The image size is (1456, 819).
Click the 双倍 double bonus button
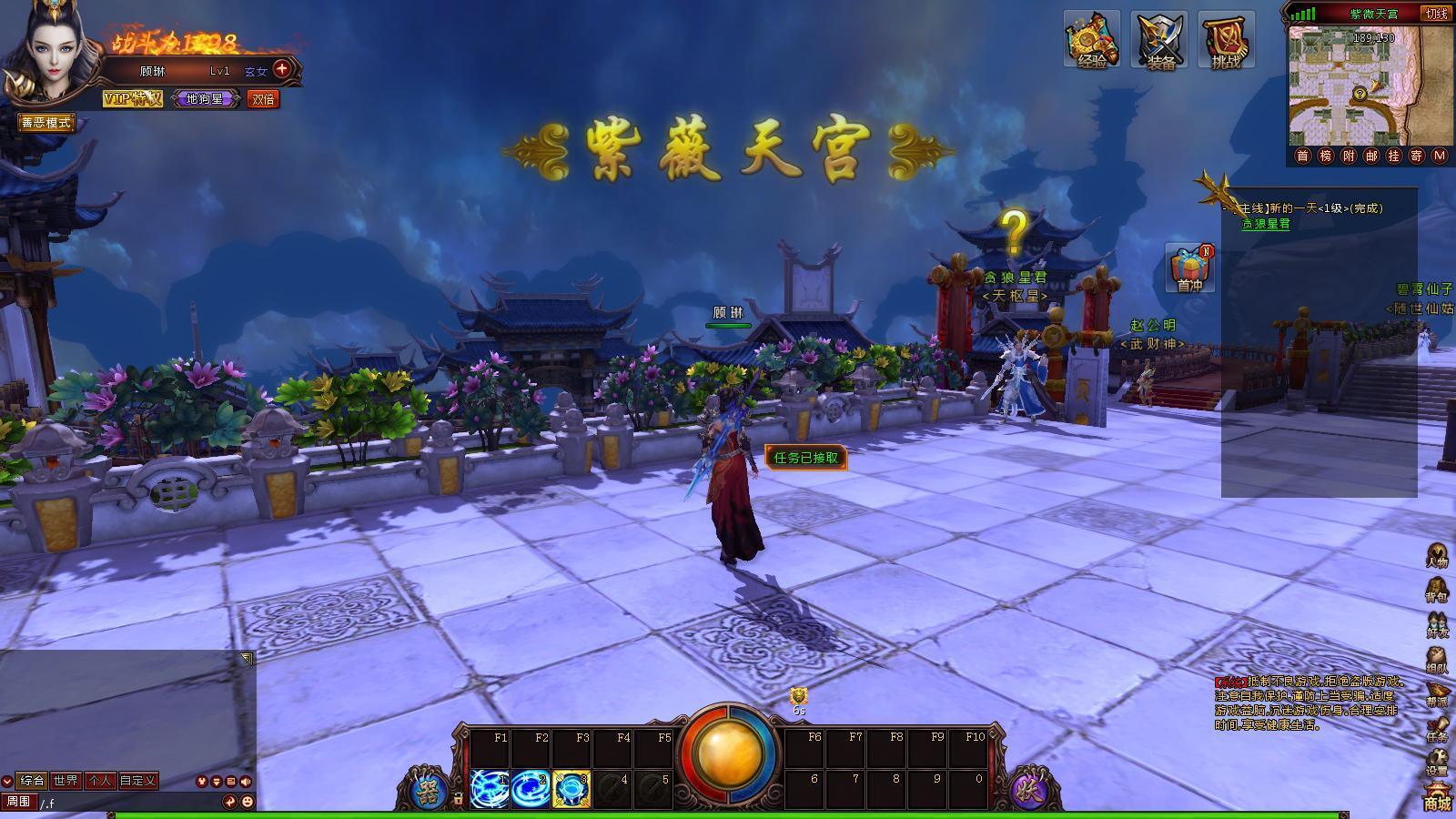click(263, 99)
